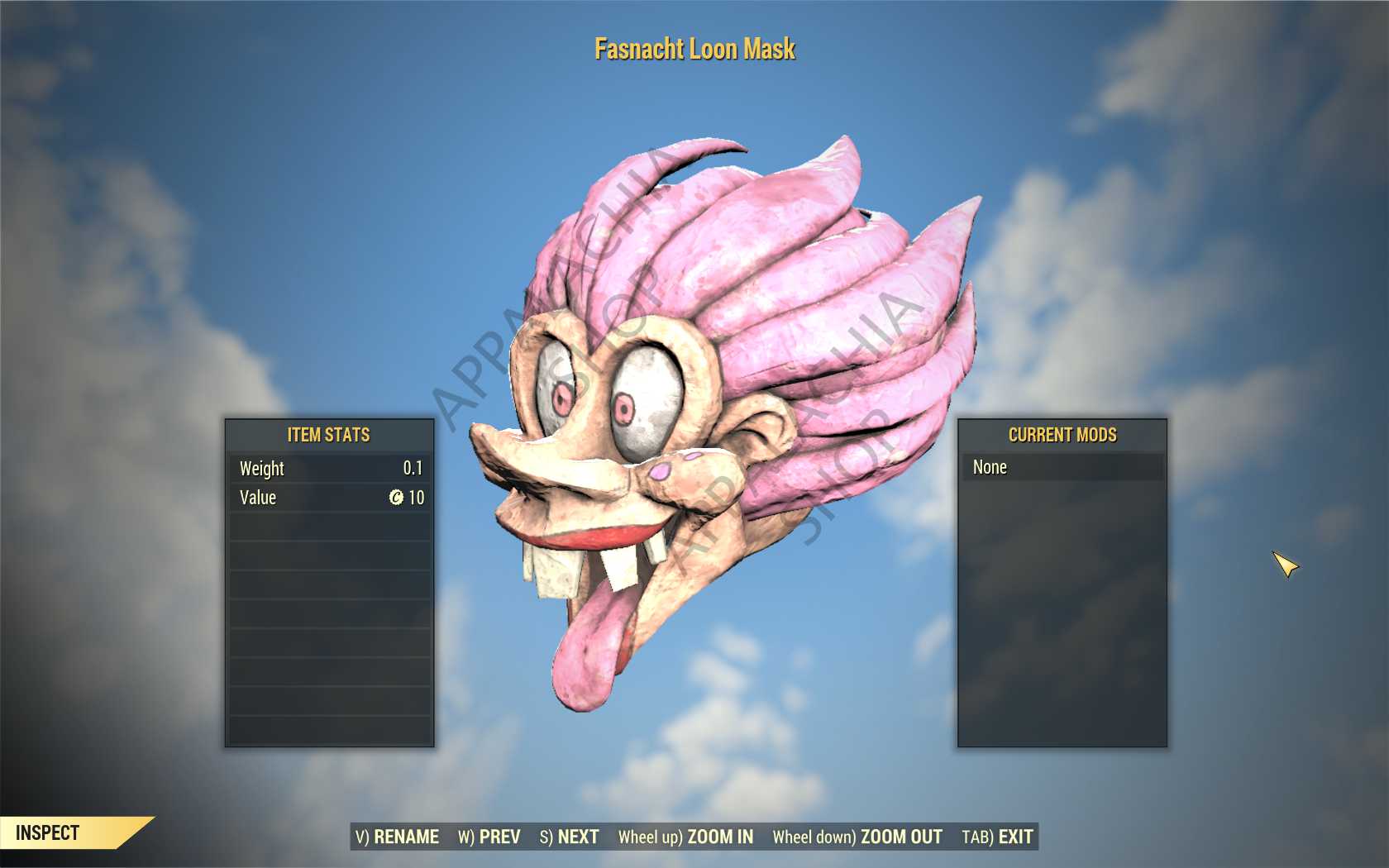
Task: Open the TAB EXIT menu option
Action: [996, 837]
